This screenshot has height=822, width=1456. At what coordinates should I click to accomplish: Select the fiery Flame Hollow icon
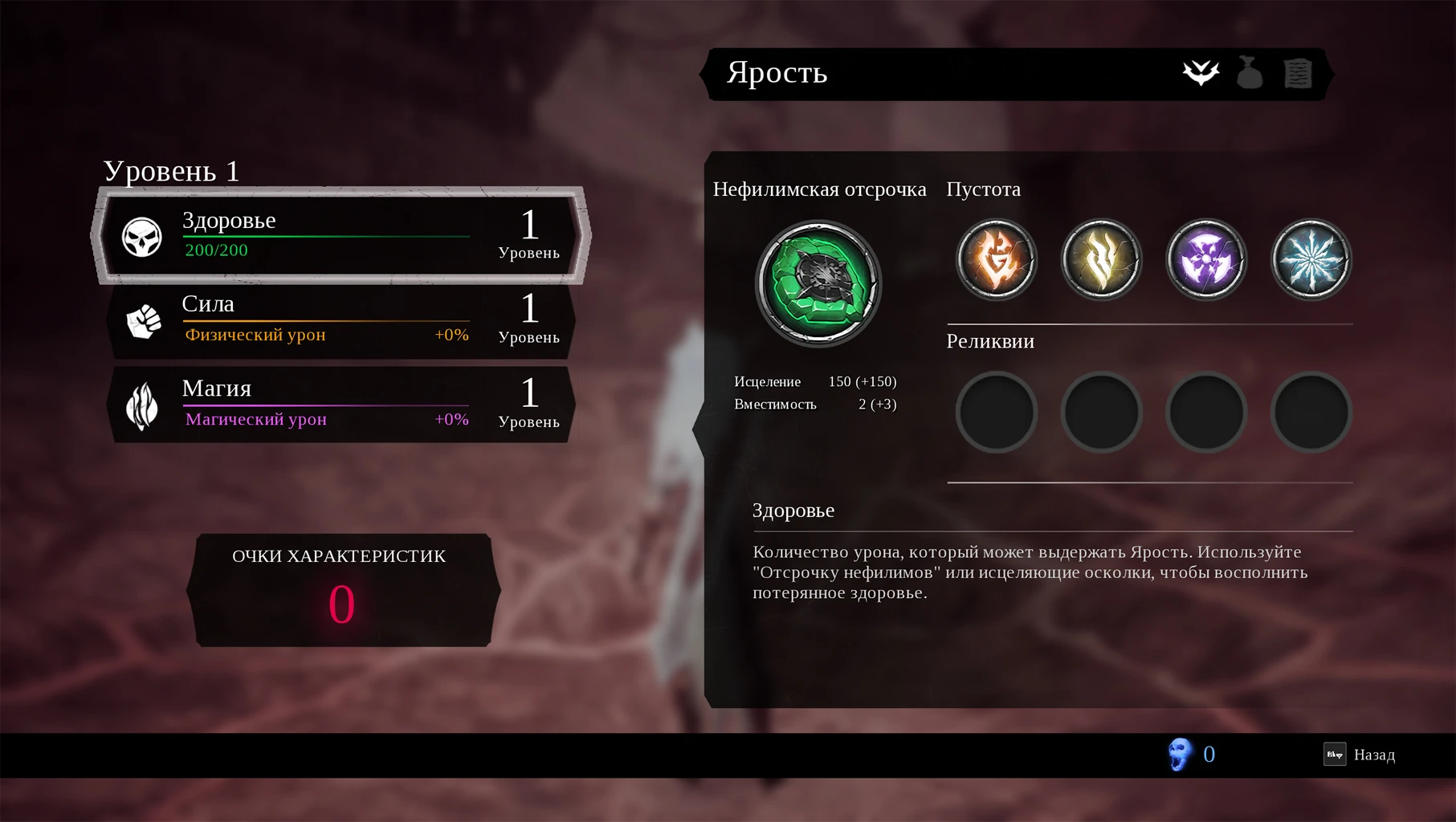[996, 258]
